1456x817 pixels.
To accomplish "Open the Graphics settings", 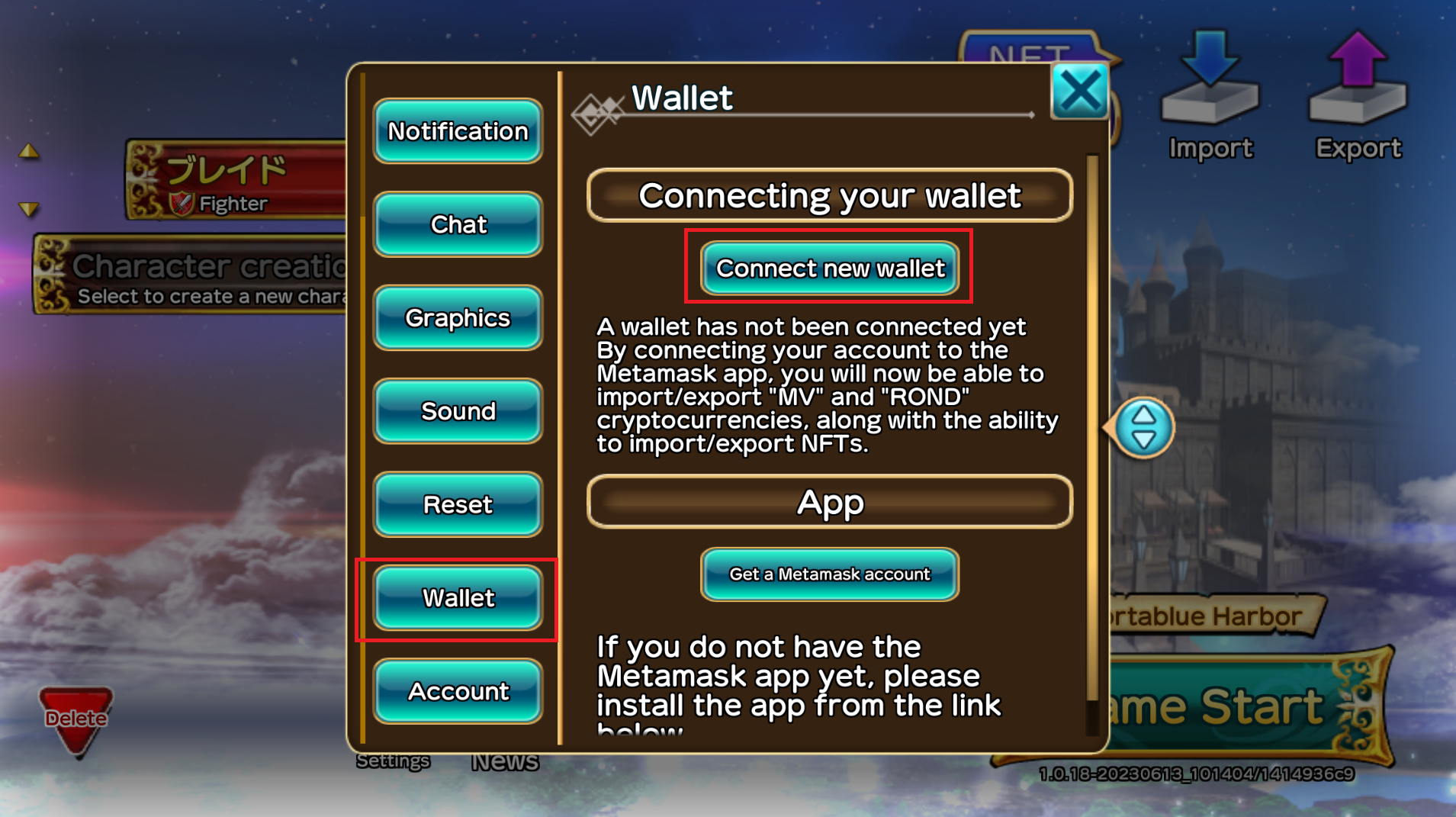I will click(x=458, y=317).
